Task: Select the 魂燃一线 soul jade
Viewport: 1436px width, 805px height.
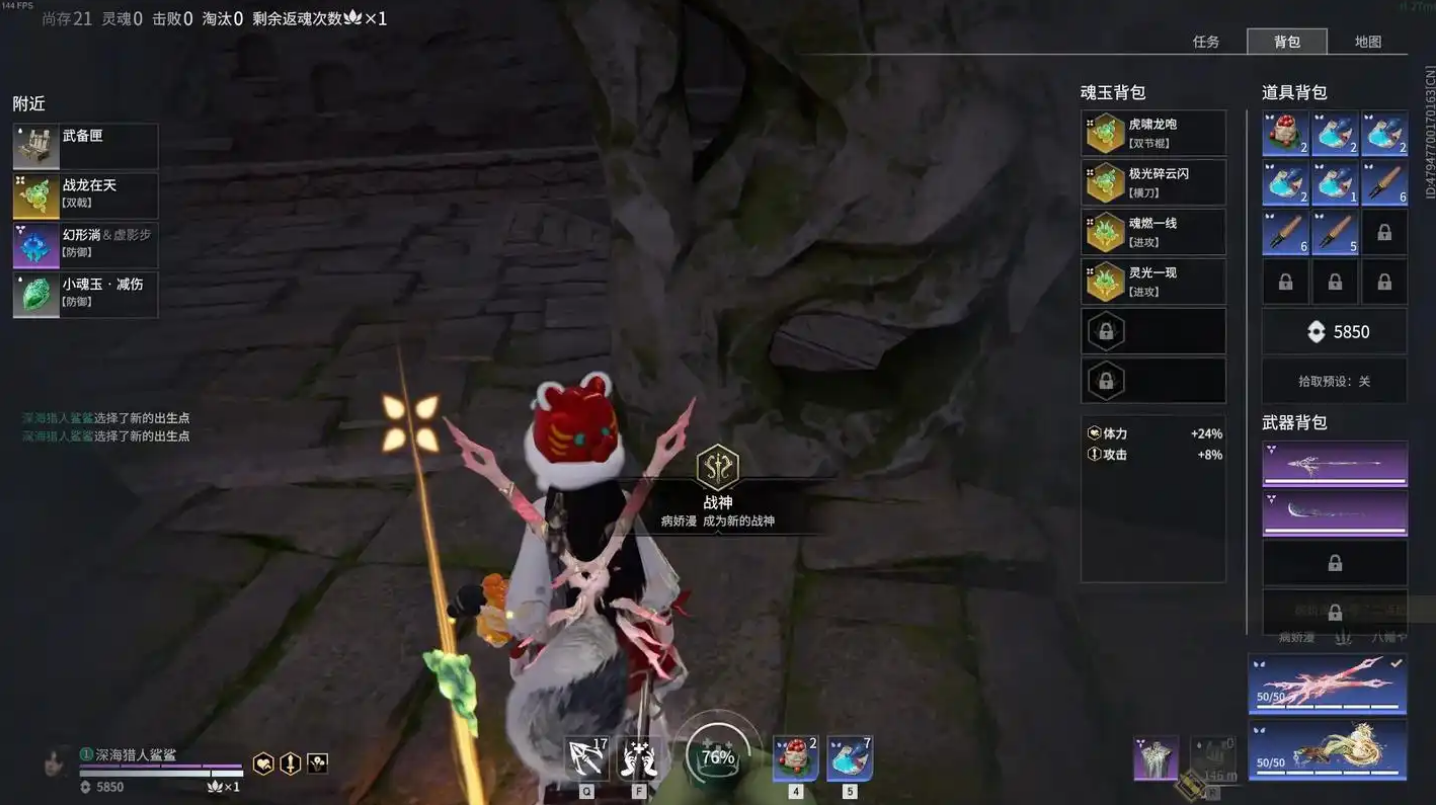Action: click(x=1153, y=232)
